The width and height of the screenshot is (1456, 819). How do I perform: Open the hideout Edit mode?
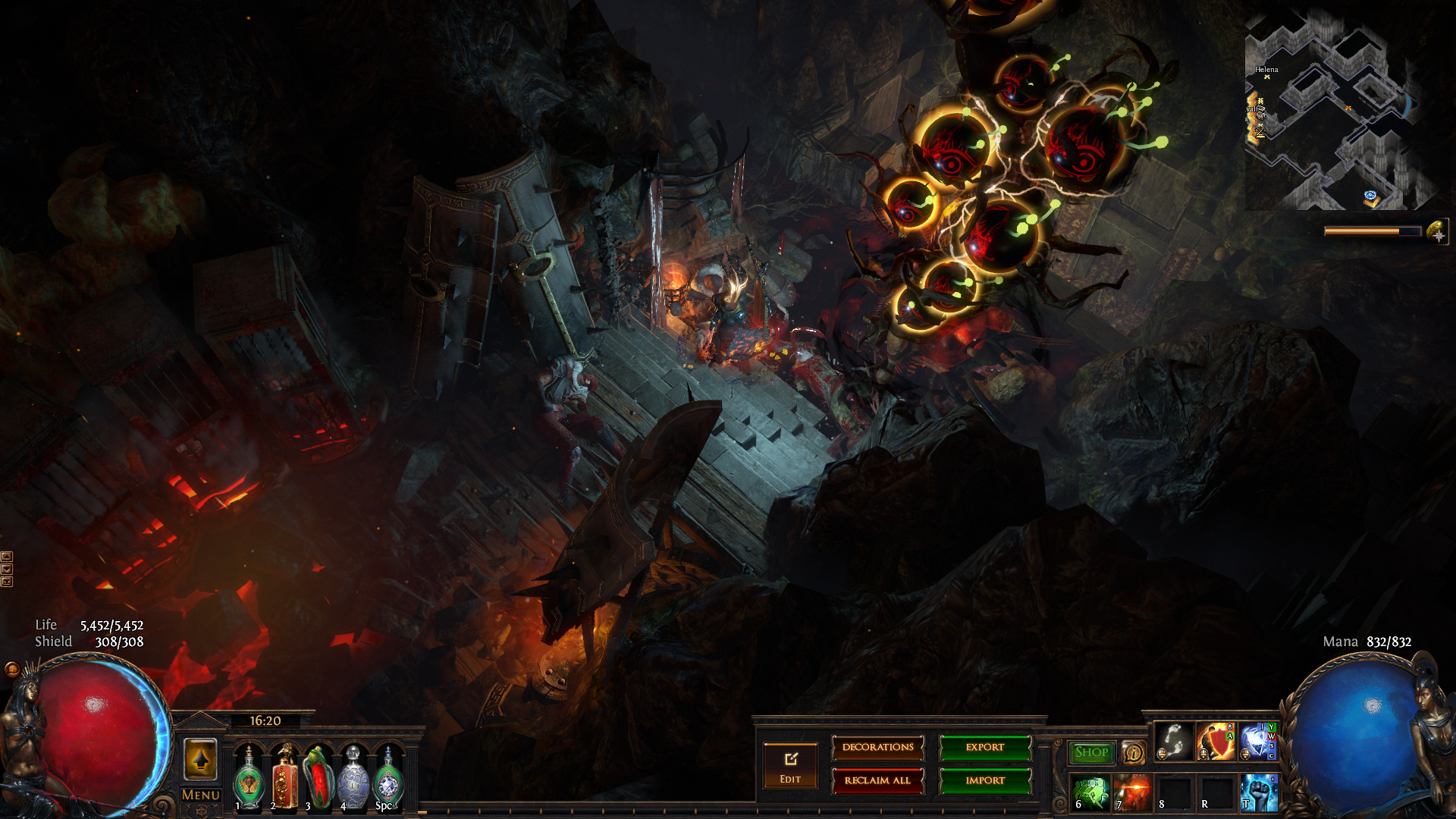point(790,766)
